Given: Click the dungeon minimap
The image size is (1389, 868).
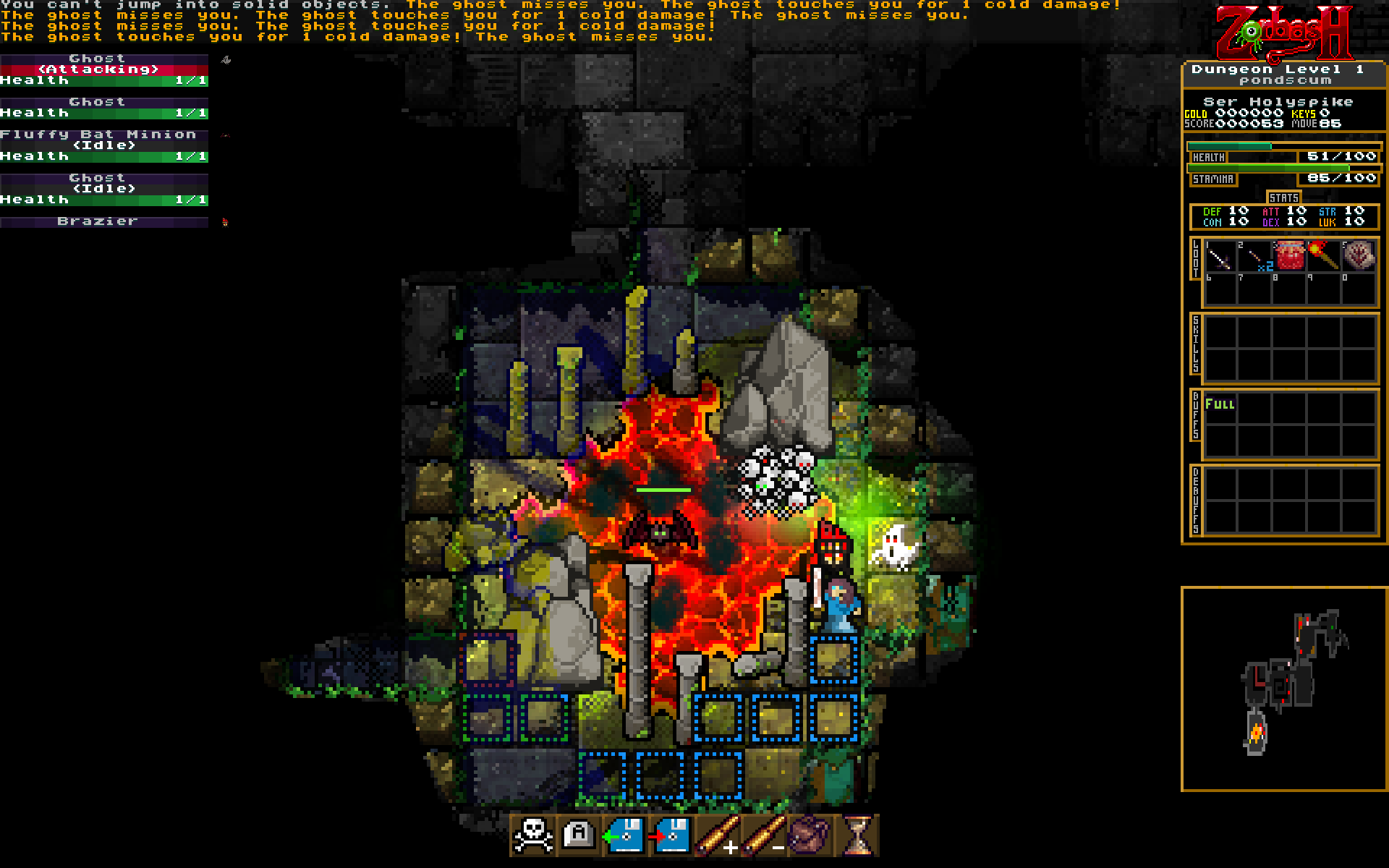Looking at the screenshot, I should point(1283,689).
